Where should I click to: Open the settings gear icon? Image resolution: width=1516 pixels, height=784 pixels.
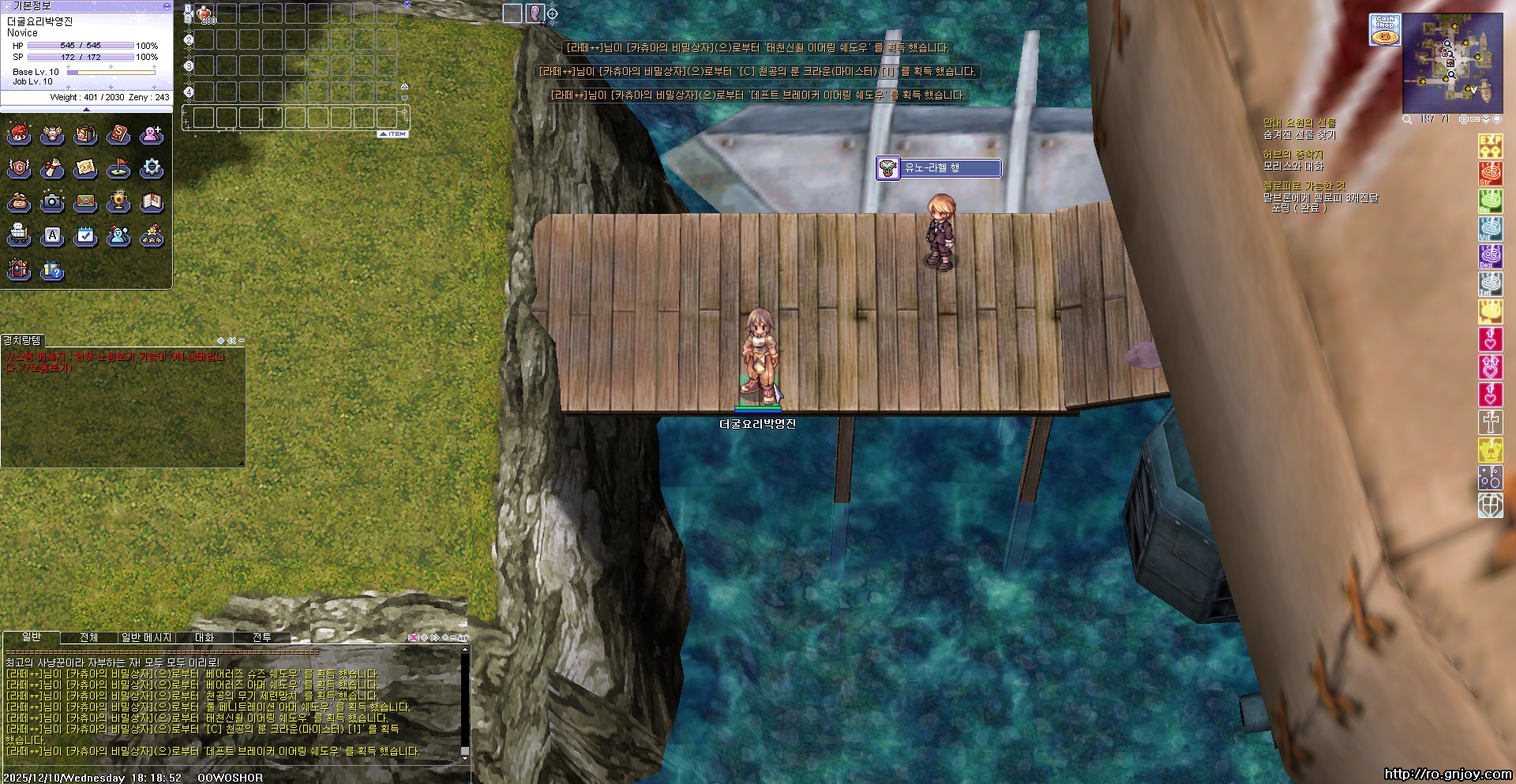point(152,168)
